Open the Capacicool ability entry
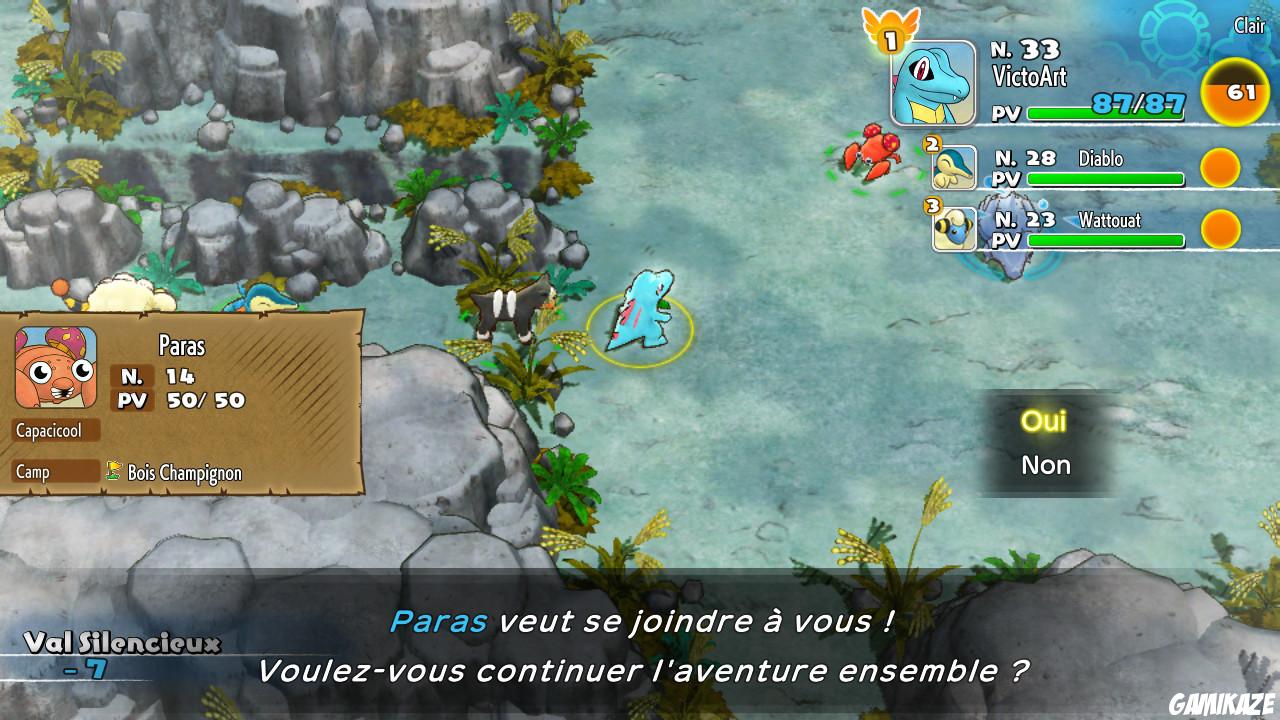Image resolution: width=1280 pixels, height=720 pixels. 57,429
